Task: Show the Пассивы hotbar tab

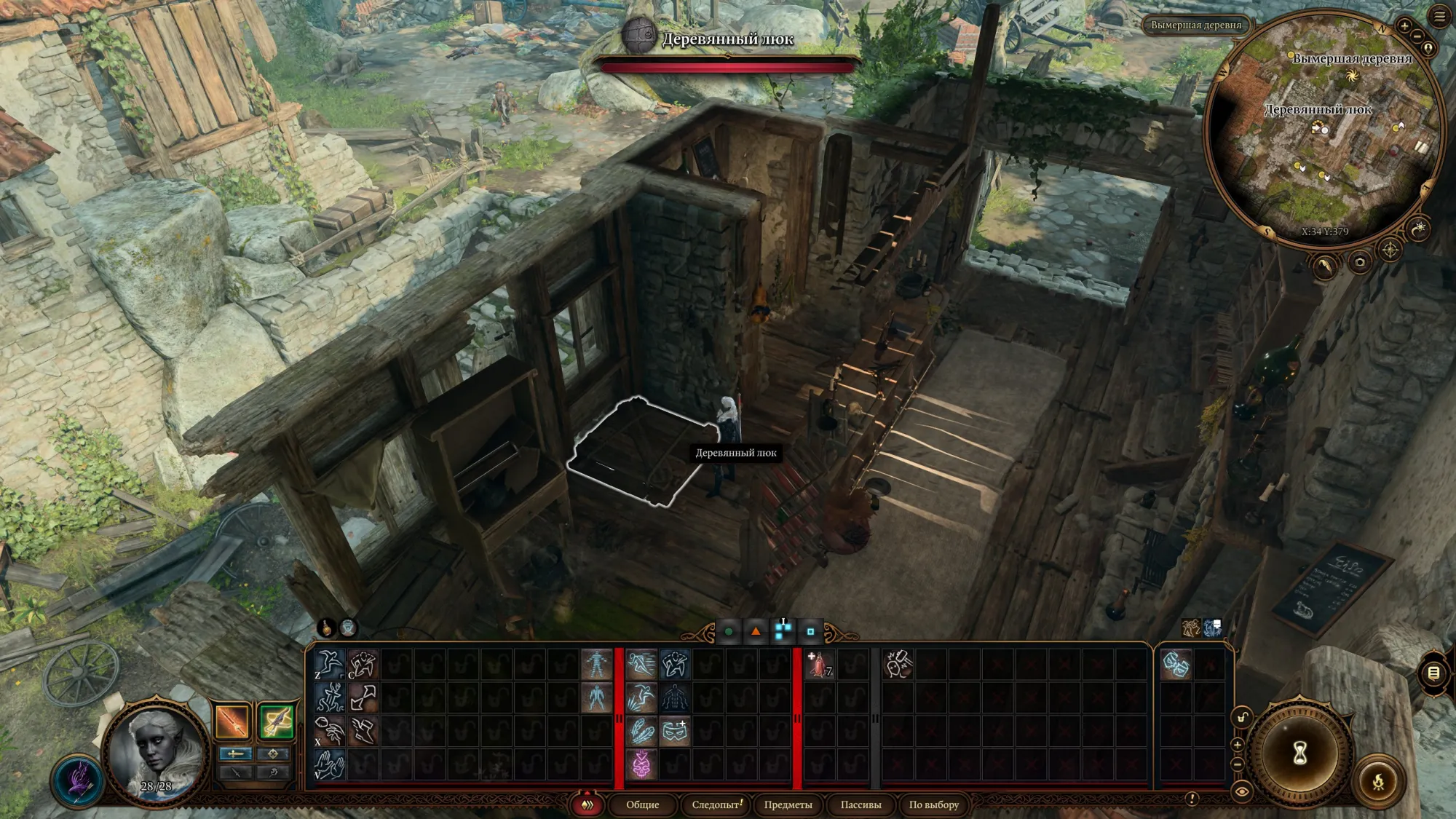Action: [x=860, y=804]
